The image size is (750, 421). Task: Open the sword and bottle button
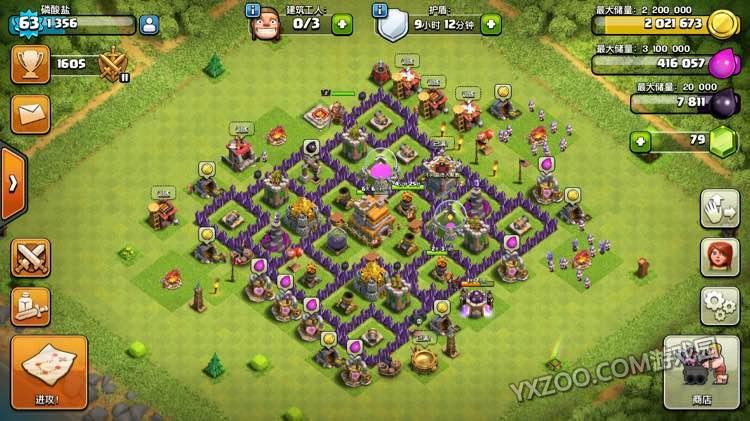tap(30, 306)
